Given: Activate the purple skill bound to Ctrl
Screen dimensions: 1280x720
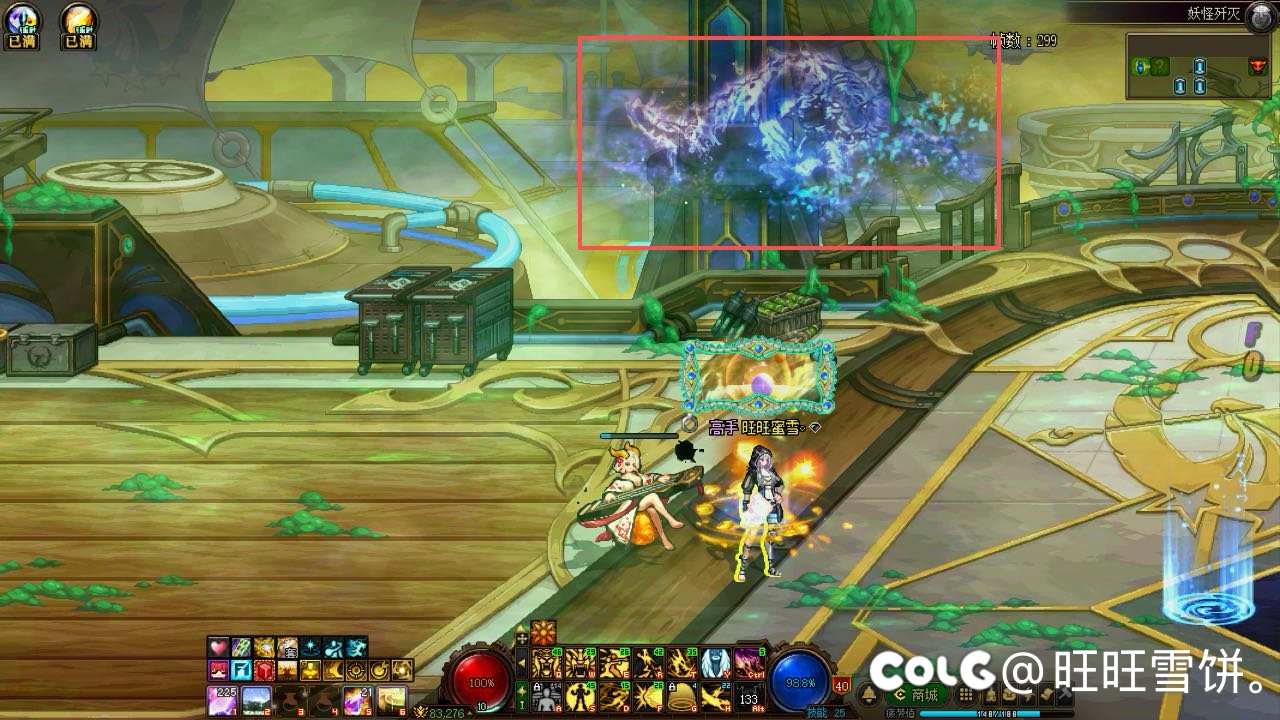Looking at the screenshot, I should coord(749,663).
